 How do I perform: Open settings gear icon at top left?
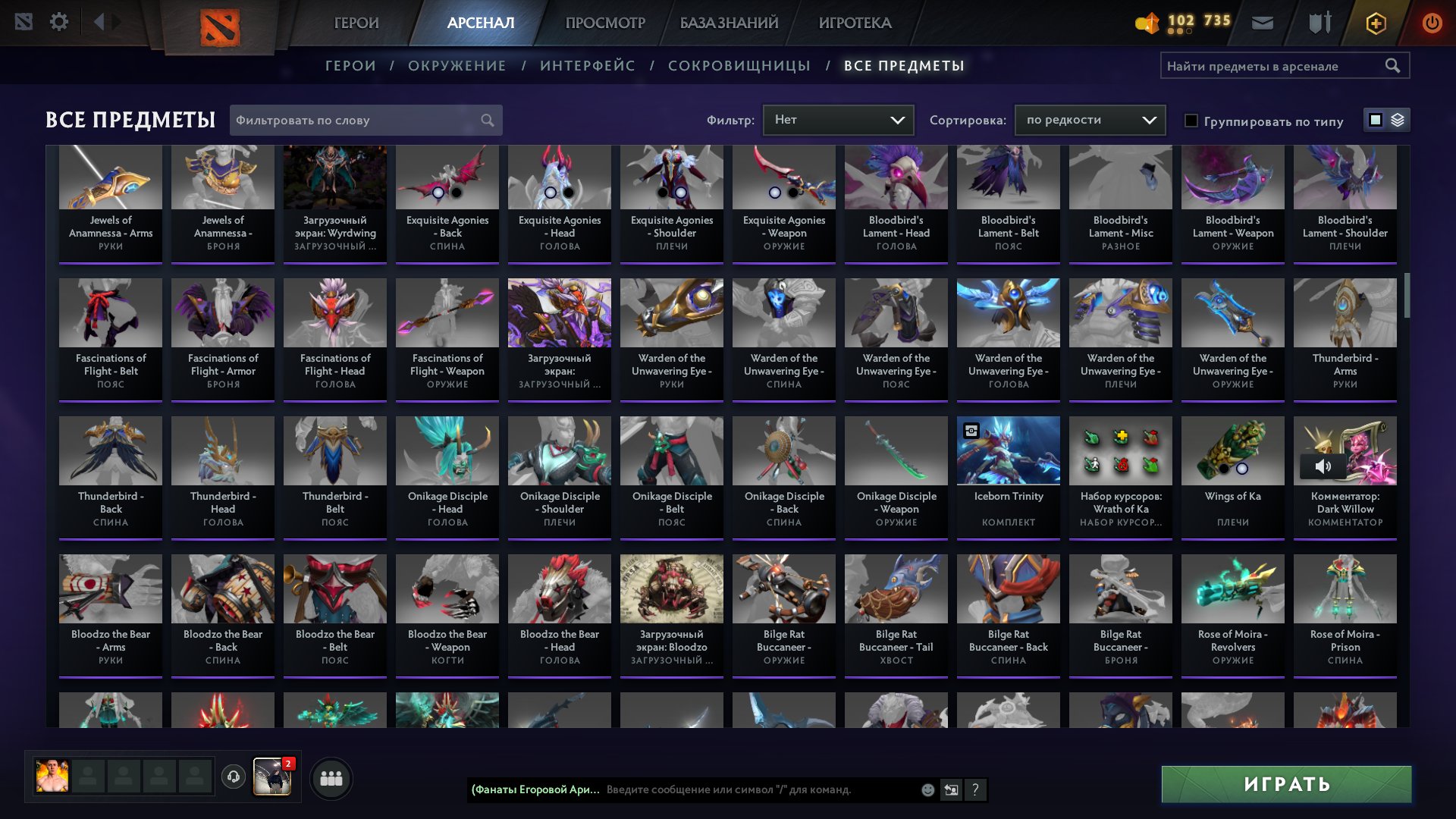[59, 21]
